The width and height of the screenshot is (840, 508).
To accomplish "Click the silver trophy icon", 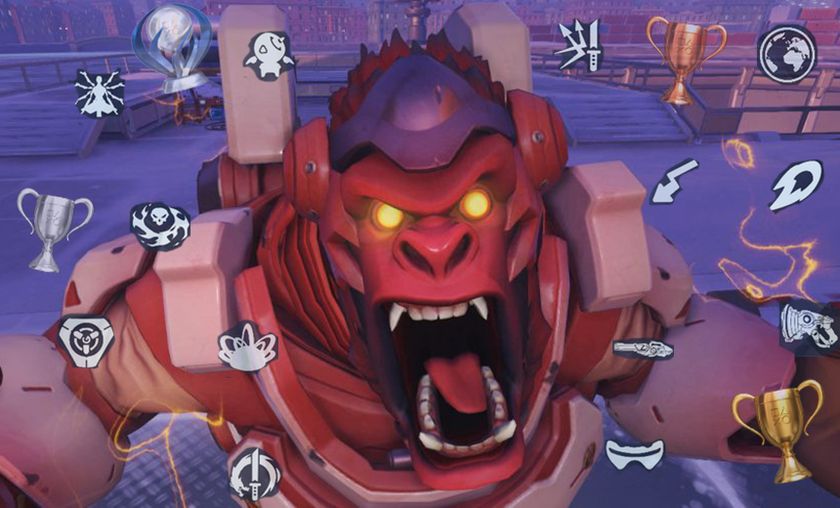I will click(x=55, y=227).
